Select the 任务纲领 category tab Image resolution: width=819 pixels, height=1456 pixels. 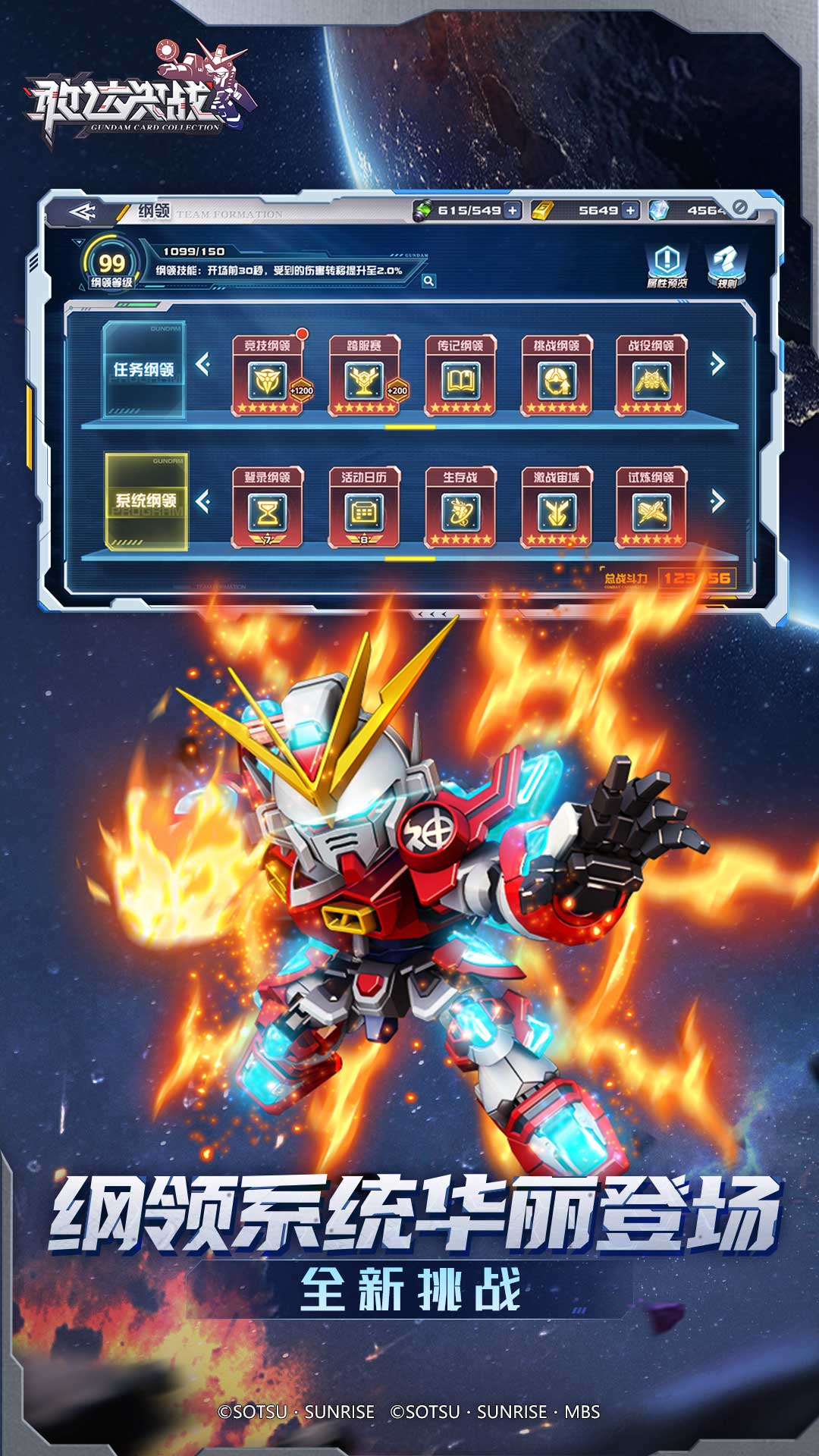click(144, 370)
